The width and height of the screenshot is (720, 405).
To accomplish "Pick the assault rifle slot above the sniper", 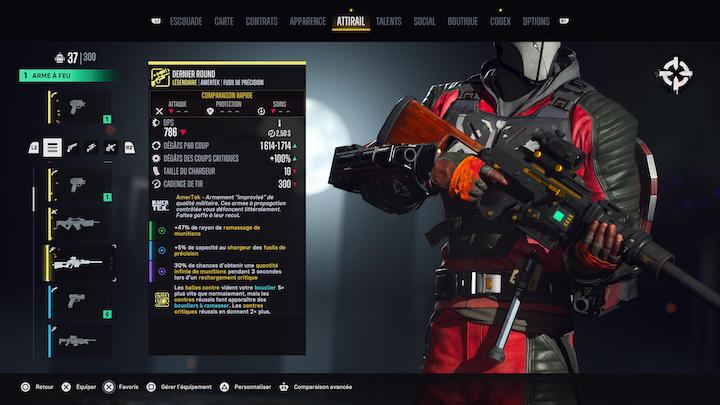I will click(78, 223).
